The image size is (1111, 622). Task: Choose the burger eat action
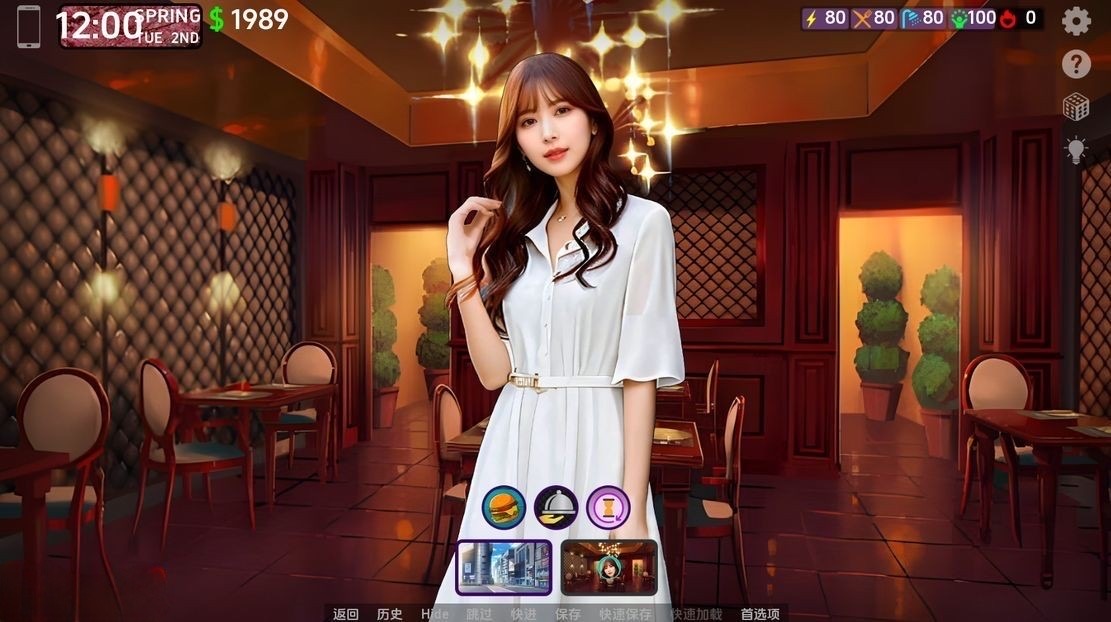[504, 507]
